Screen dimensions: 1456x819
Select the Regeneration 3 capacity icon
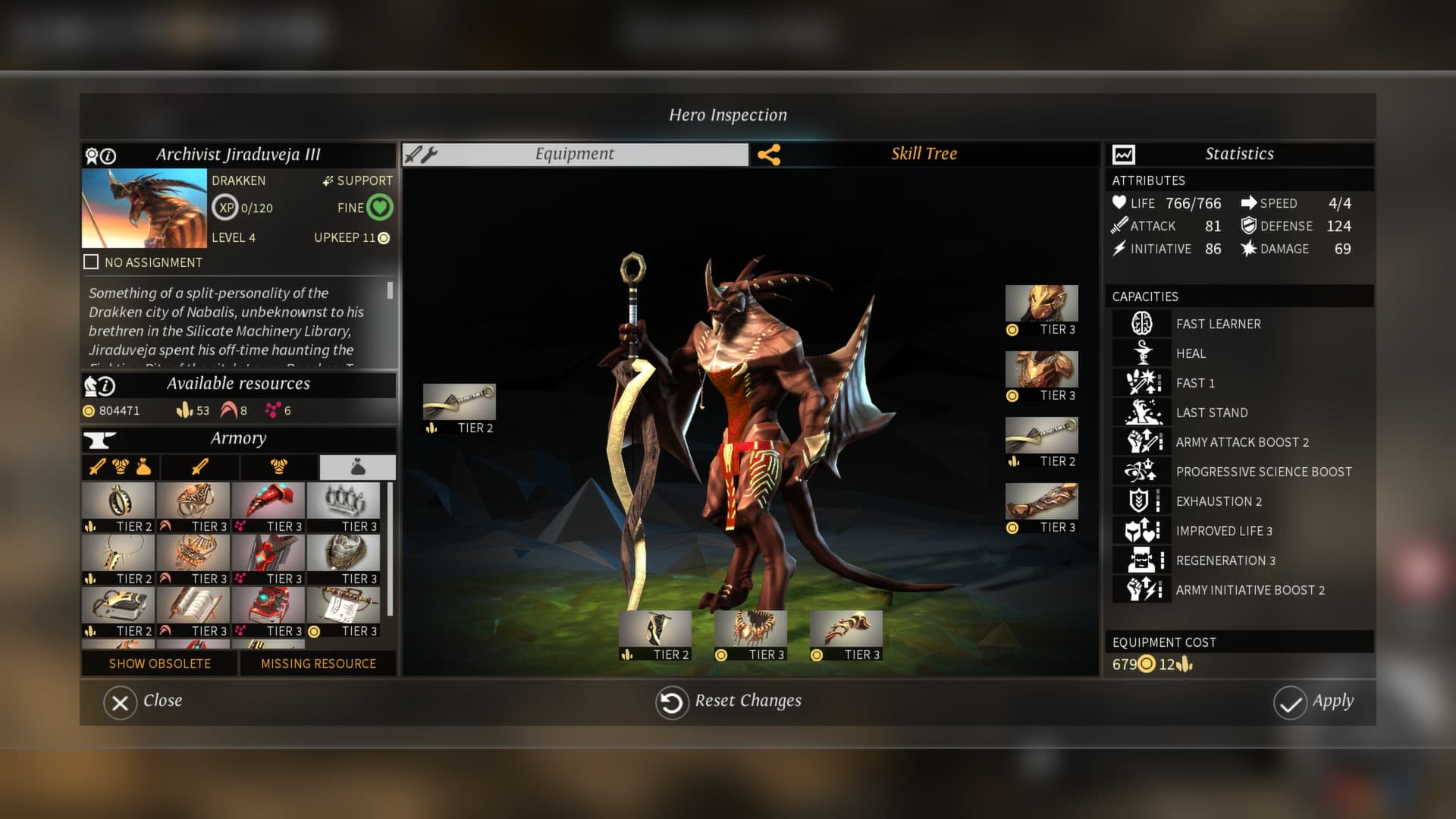(1141, 559)
